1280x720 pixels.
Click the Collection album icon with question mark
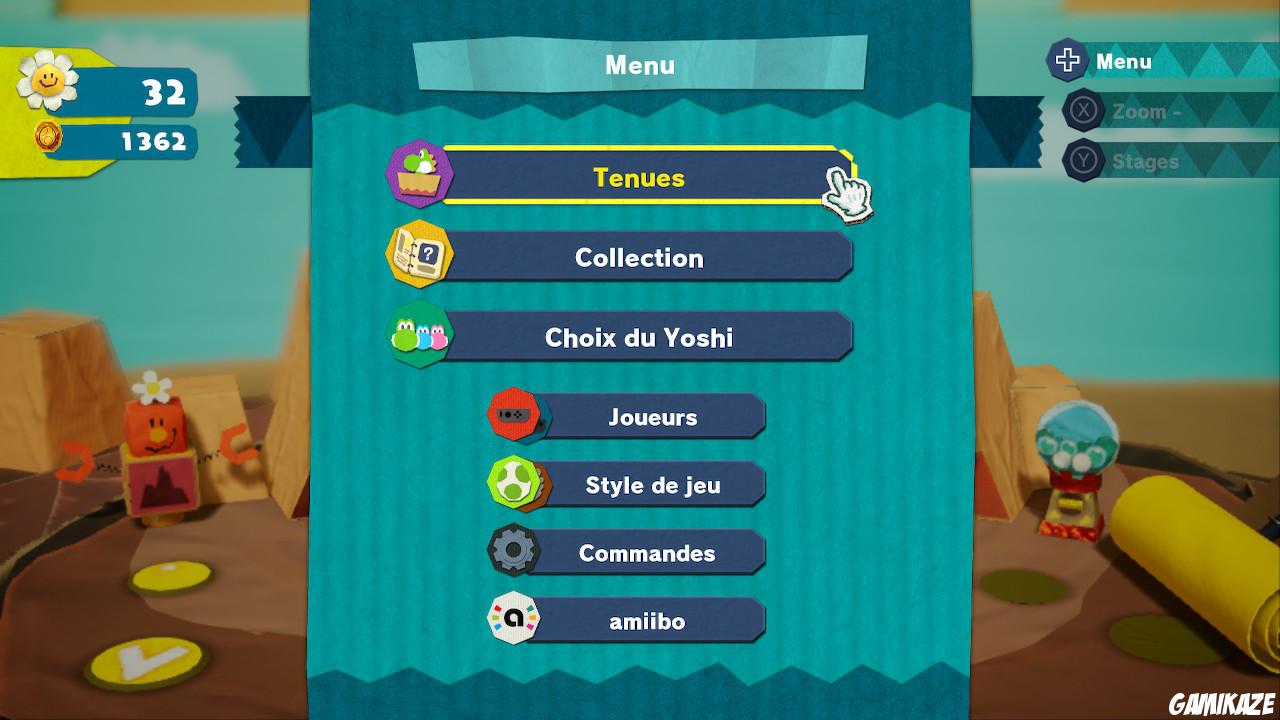[x=419, y=255]
